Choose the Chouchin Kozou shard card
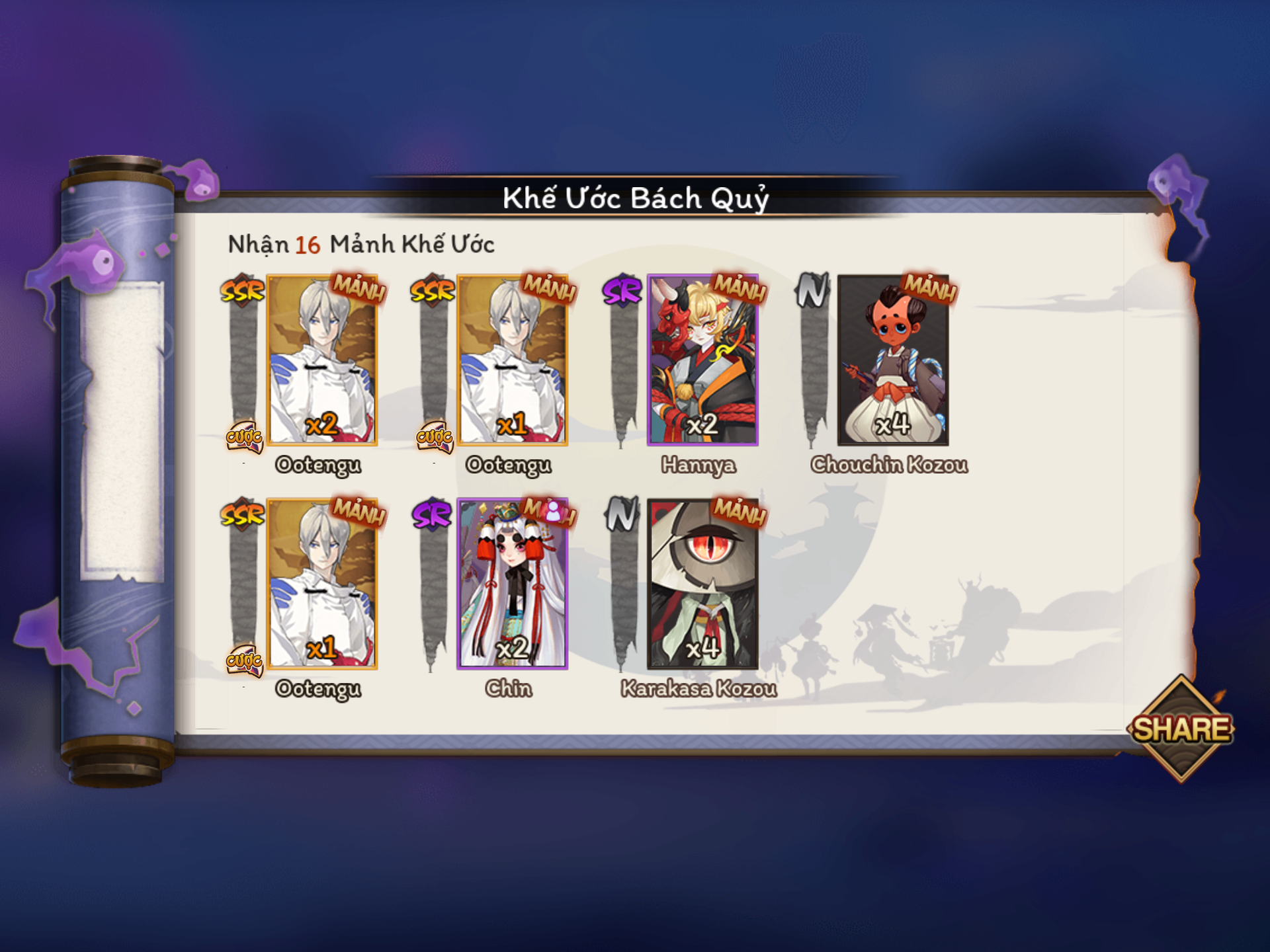This screenshot has height=952, width=1270. pos(893,360)
